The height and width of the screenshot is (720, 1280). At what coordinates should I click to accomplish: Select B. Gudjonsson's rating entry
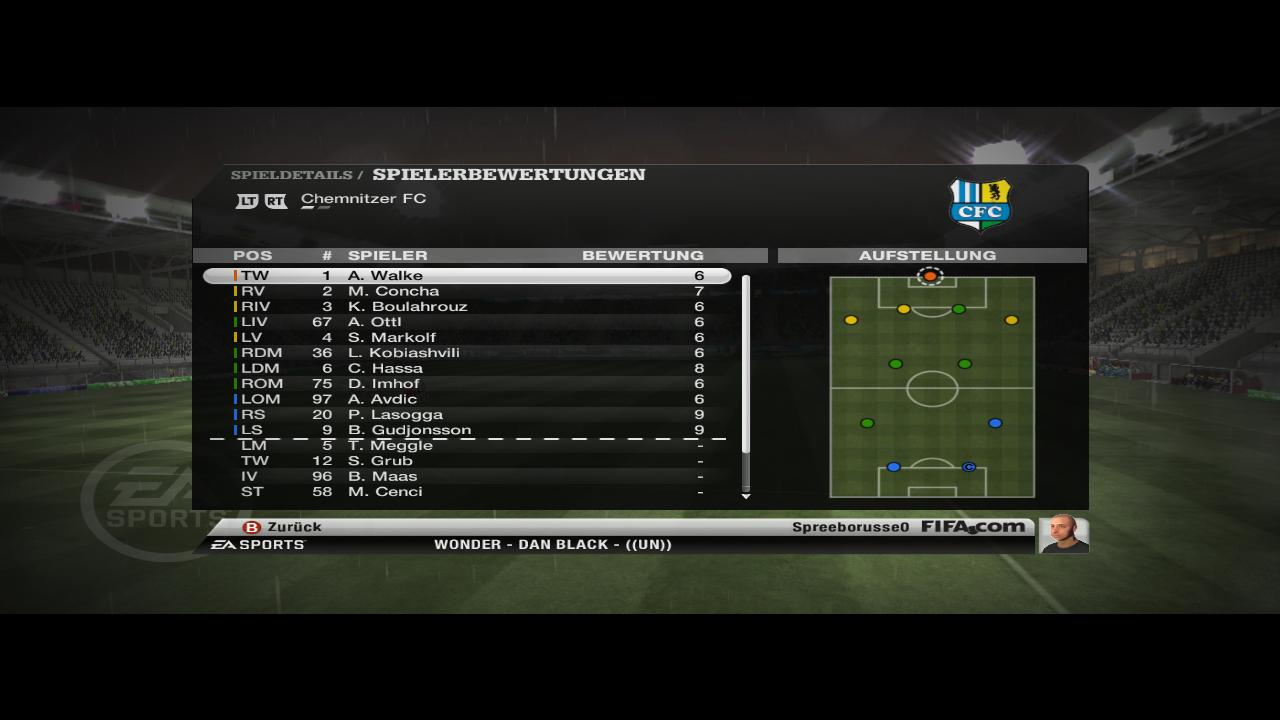tap(467, 430)
